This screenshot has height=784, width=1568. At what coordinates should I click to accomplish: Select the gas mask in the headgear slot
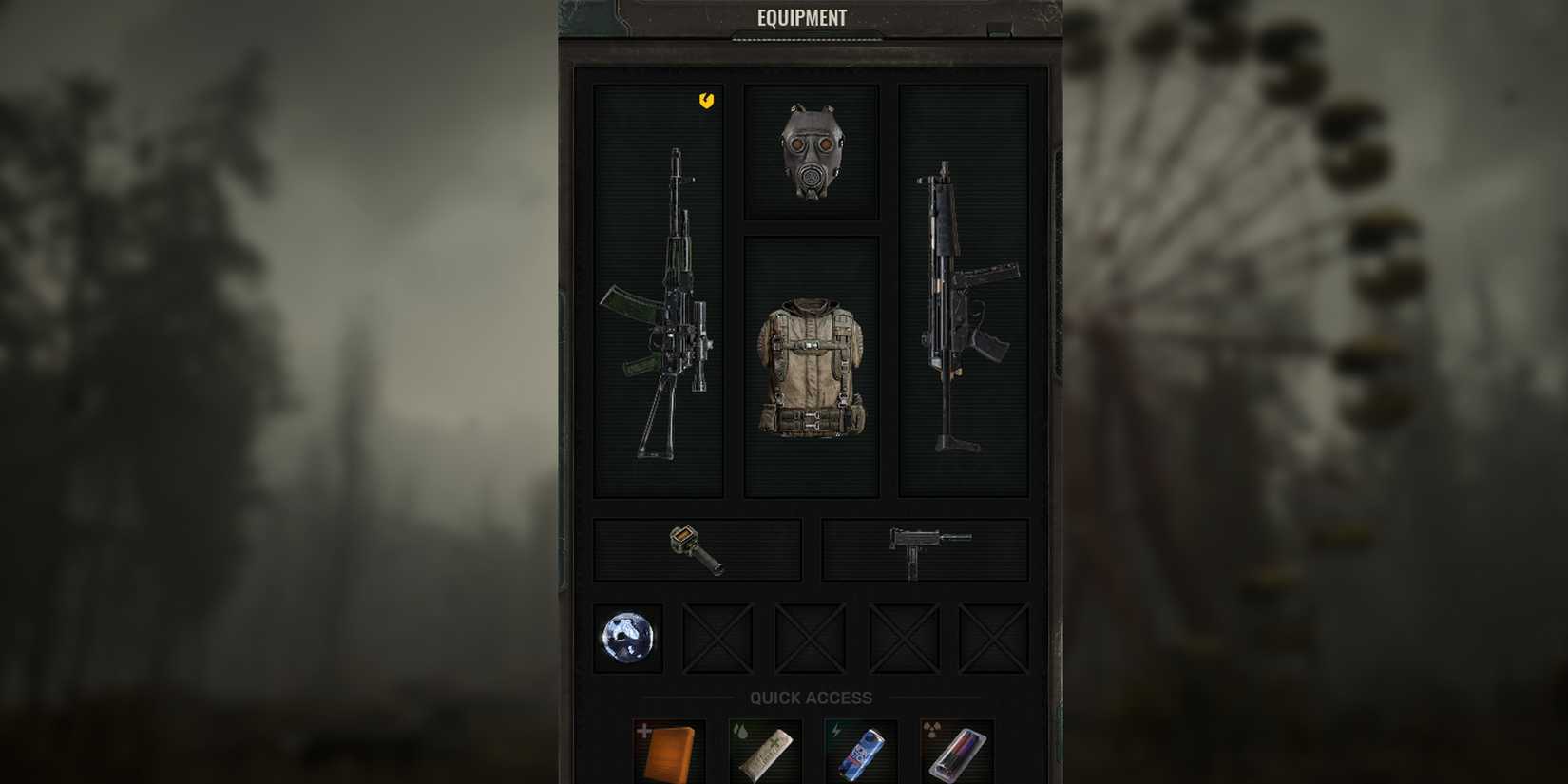click(813, 152)
